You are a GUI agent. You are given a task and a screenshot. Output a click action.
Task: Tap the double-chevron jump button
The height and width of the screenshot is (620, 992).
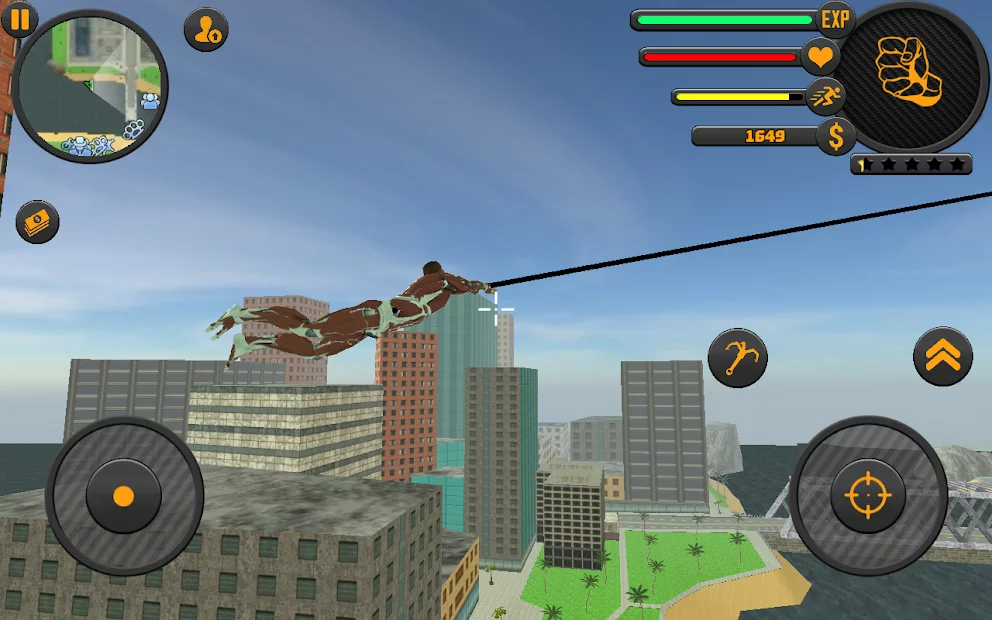[x=942, y=356]
